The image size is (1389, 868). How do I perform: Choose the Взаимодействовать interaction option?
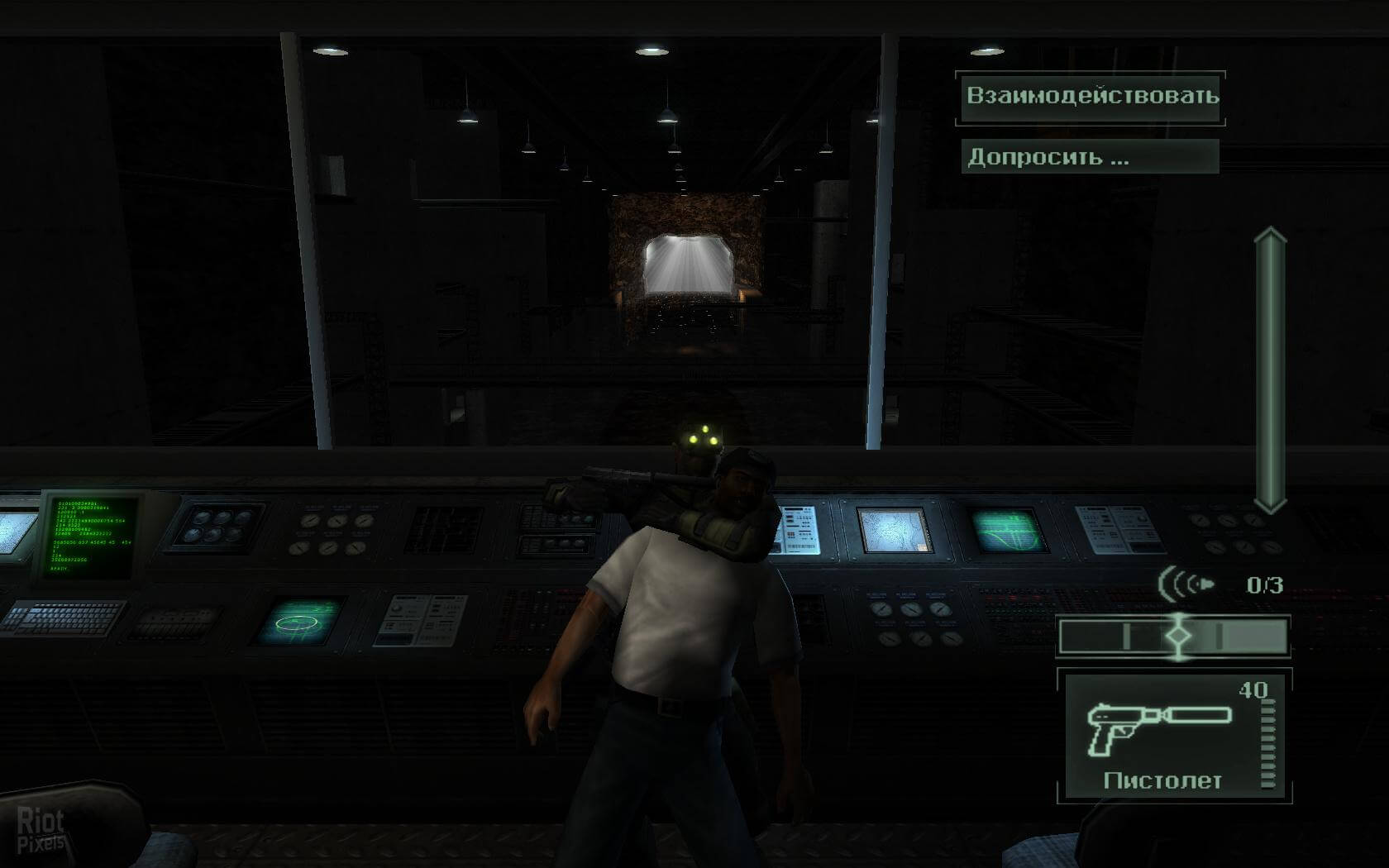click(x=1091, y=96)
